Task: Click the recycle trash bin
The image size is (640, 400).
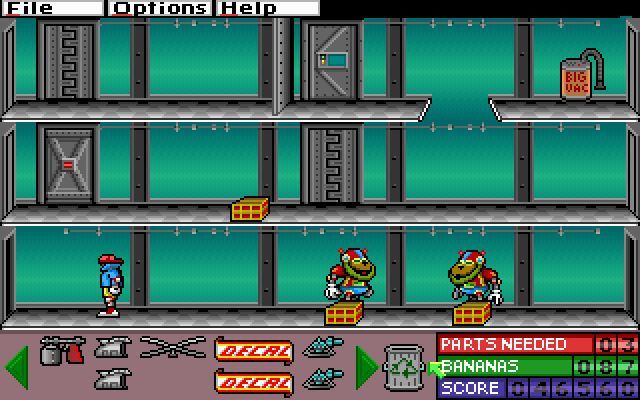Action: pyautogui.click(x=404, y=366)
